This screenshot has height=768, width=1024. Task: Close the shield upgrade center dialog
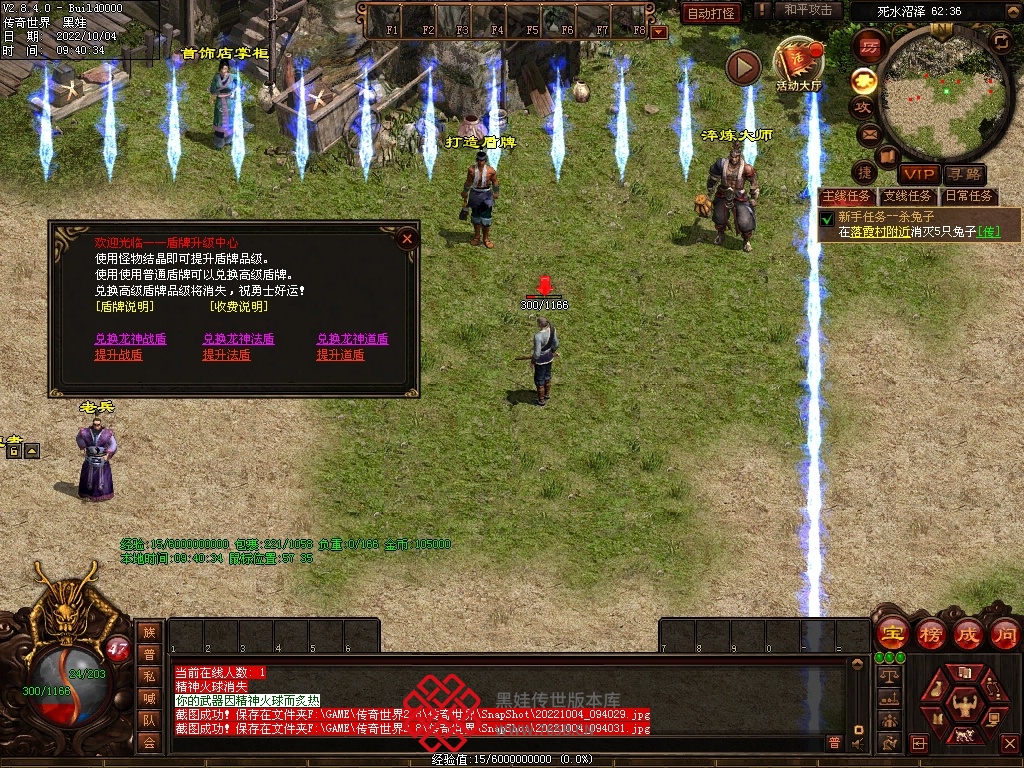406,238
